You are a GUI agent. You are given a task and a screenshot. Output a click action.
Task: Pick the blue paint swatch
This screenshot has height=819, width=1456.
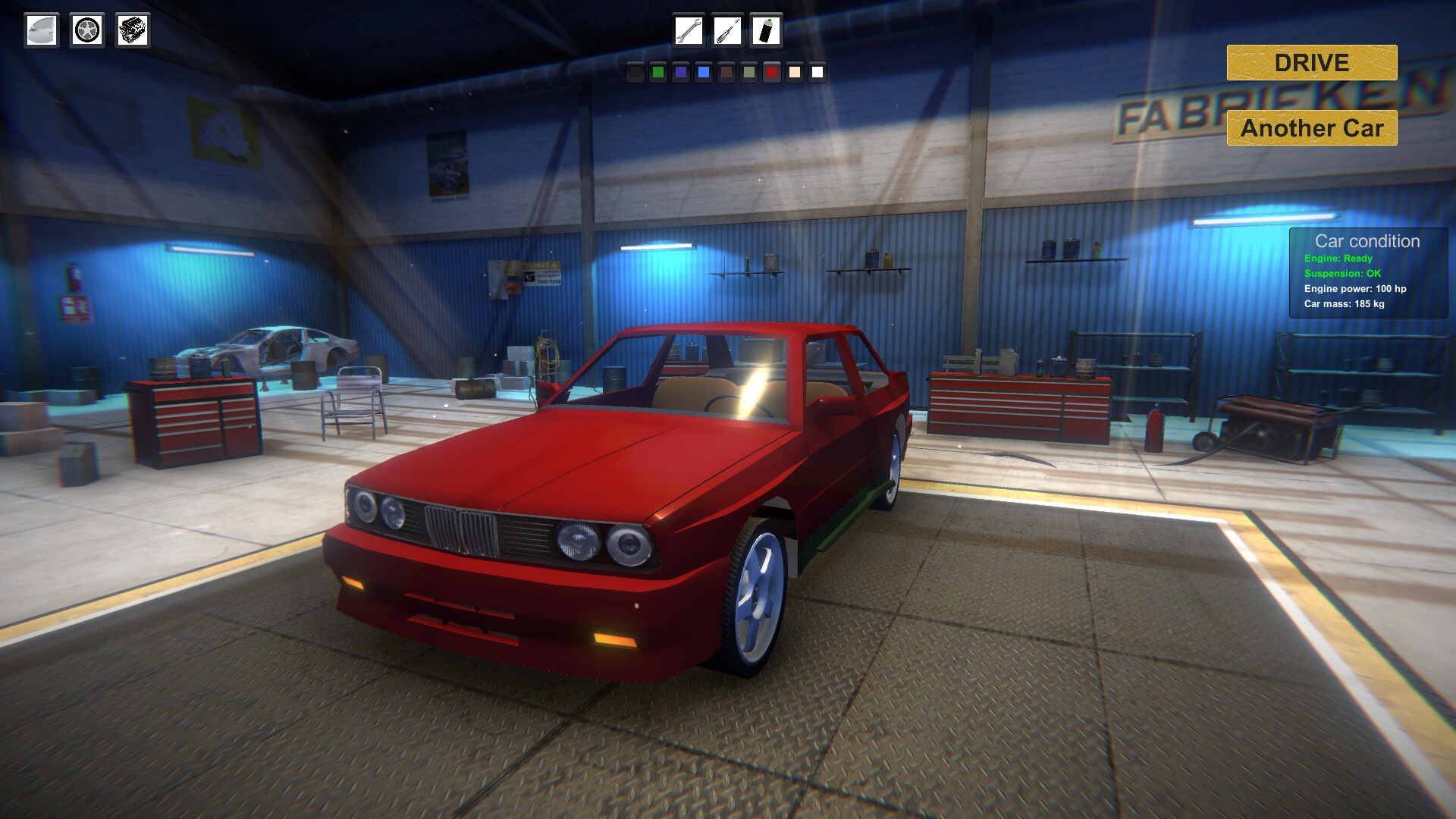click(x=704, y=74)
